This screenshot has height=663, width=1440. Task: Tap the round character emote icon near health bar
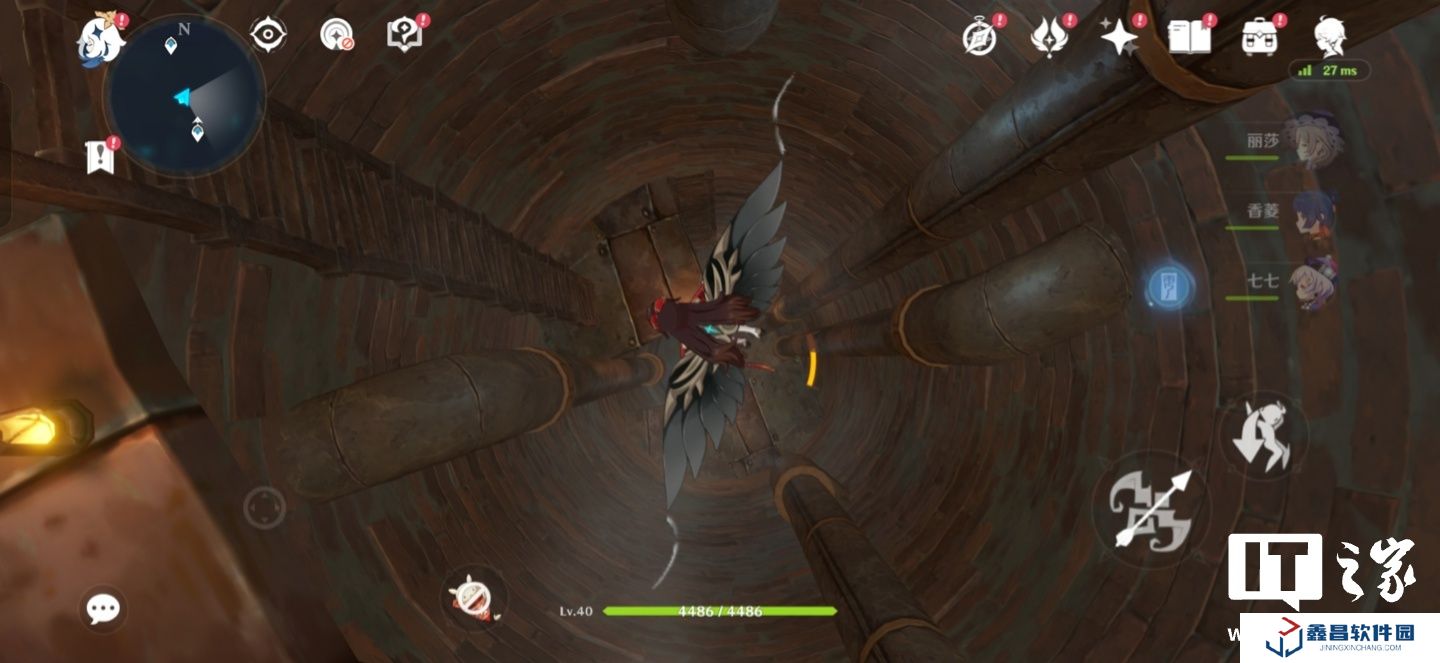tap(472, 599)
